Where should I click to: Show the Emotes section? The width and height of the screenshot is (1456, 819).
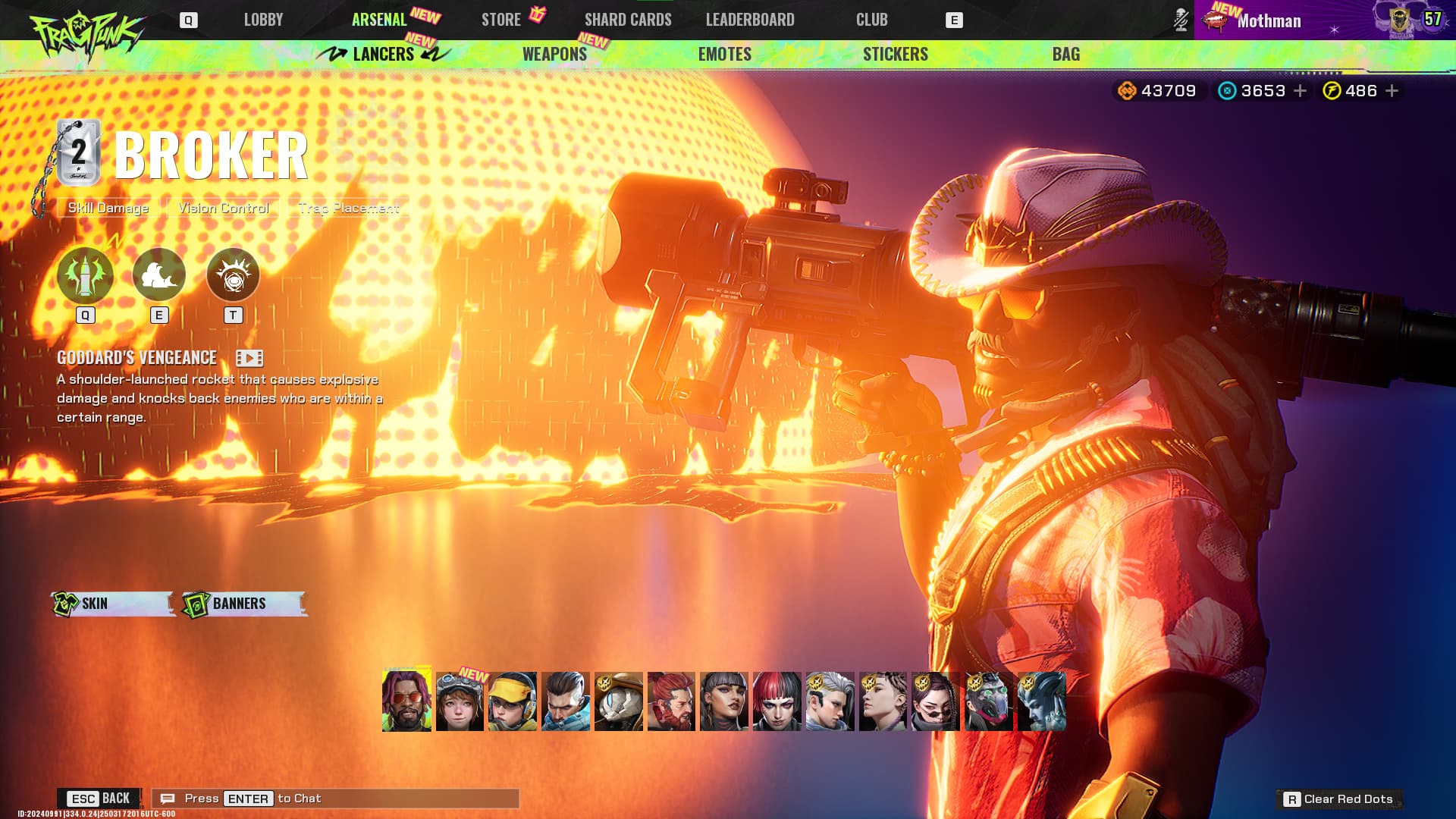point(724,54)
